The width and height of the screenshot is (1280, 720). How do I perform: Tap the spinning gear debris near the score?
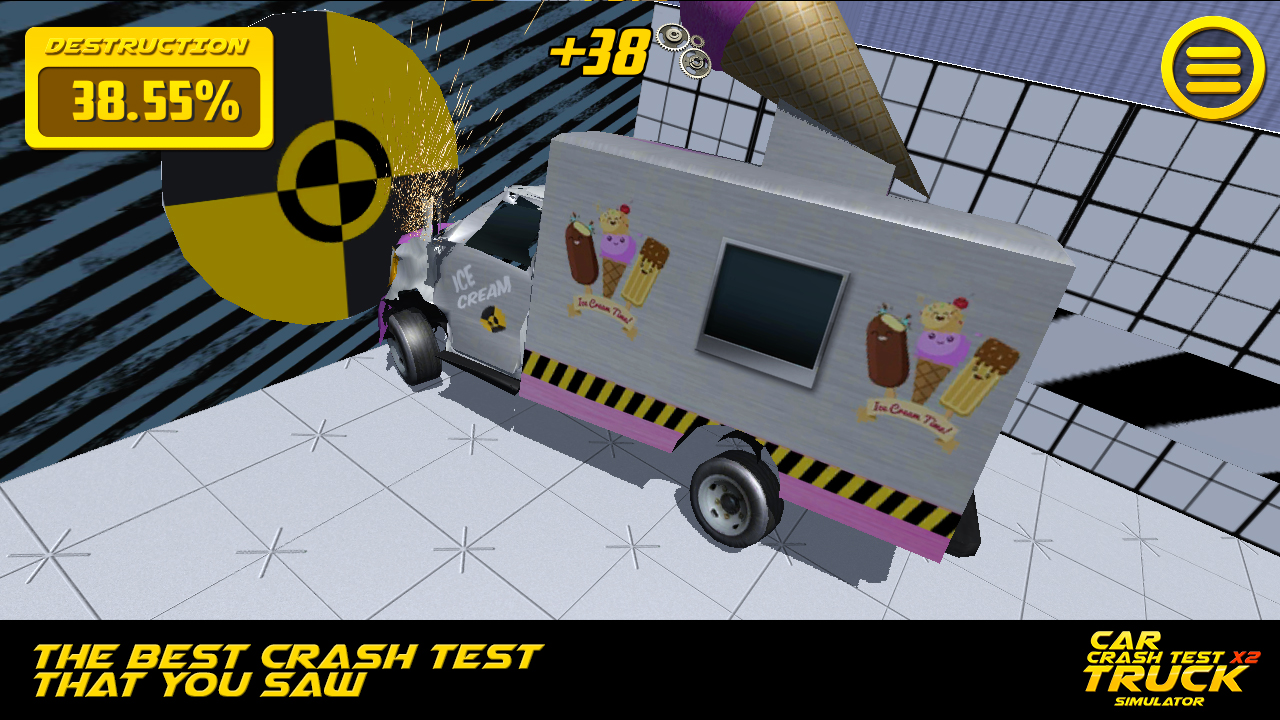tap(685, 45)
